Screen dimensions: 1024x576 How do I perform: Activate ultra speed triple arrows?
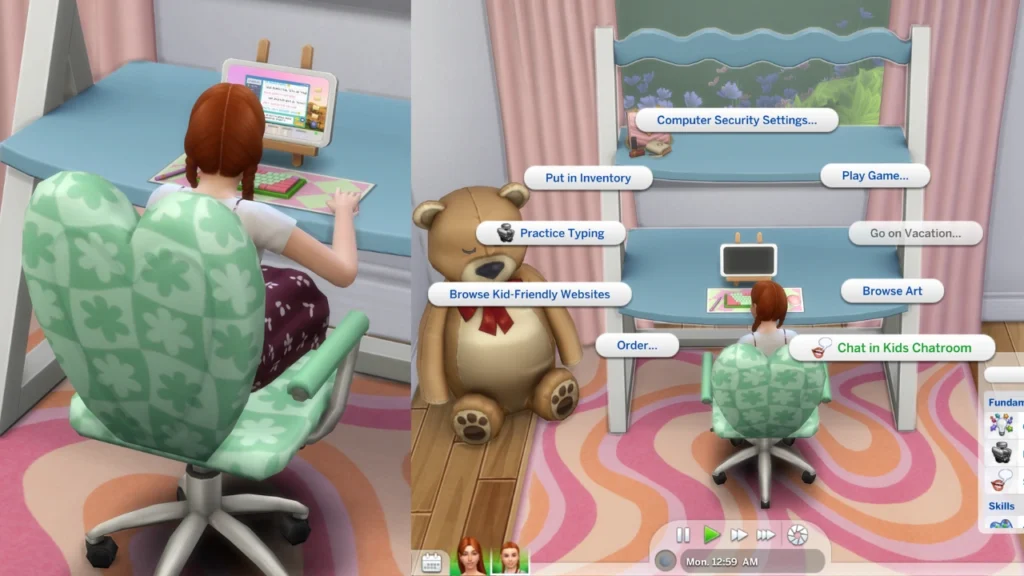[766, 535]
